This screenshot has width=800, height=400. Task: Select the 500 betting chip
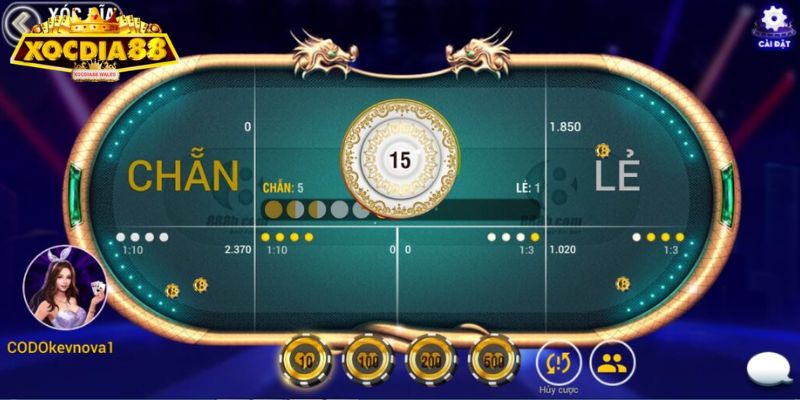pyautogui.click(x=492, y=357)
